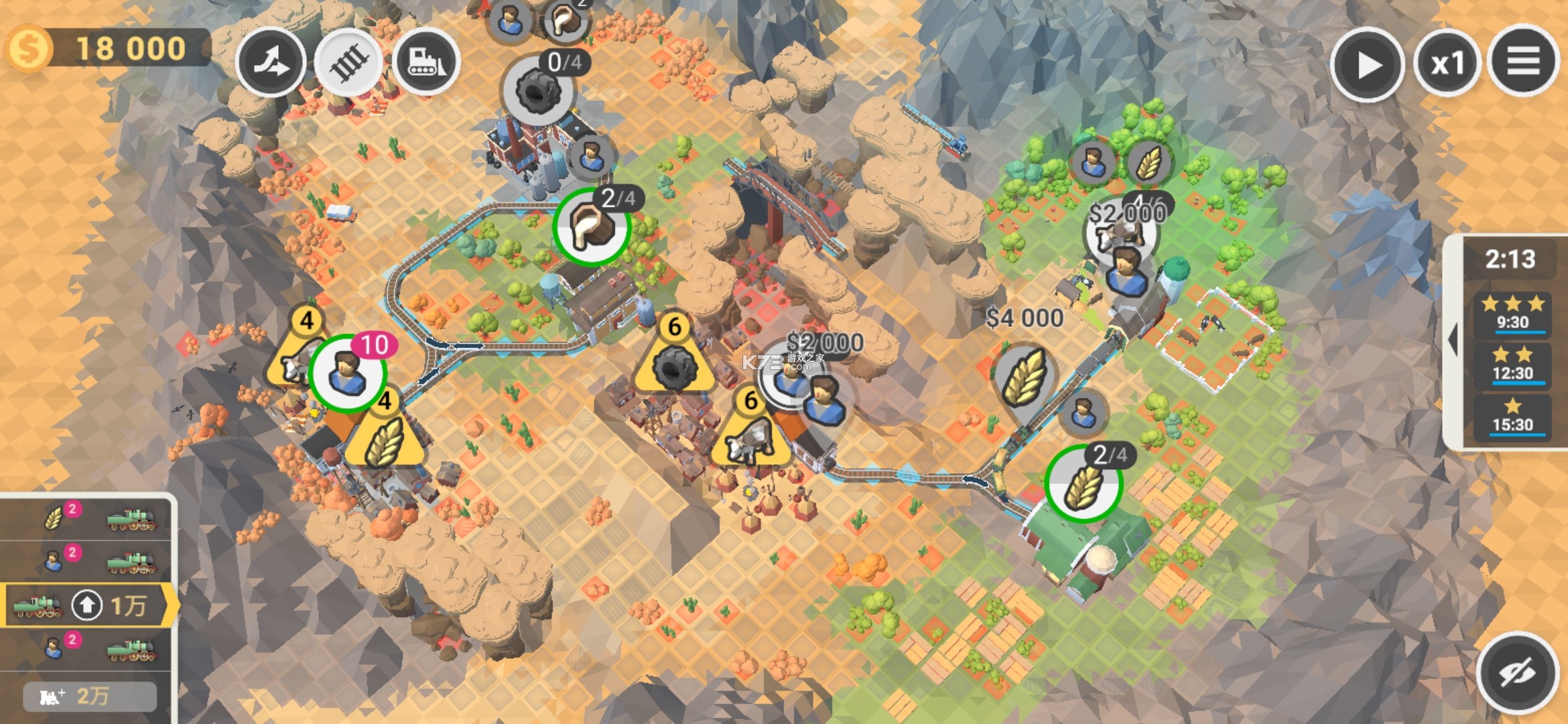The height and width of the screenshot is (724, 1568).
Task: Start the game with the play button
Action: [1367, 64]
